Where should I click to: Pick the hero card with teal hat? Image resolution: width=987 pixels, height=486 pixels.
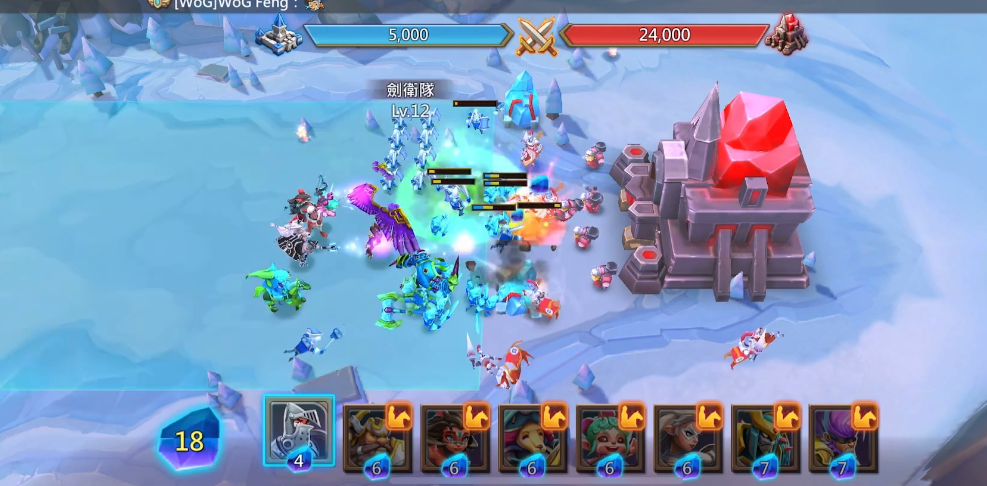(x=531, y=437)
